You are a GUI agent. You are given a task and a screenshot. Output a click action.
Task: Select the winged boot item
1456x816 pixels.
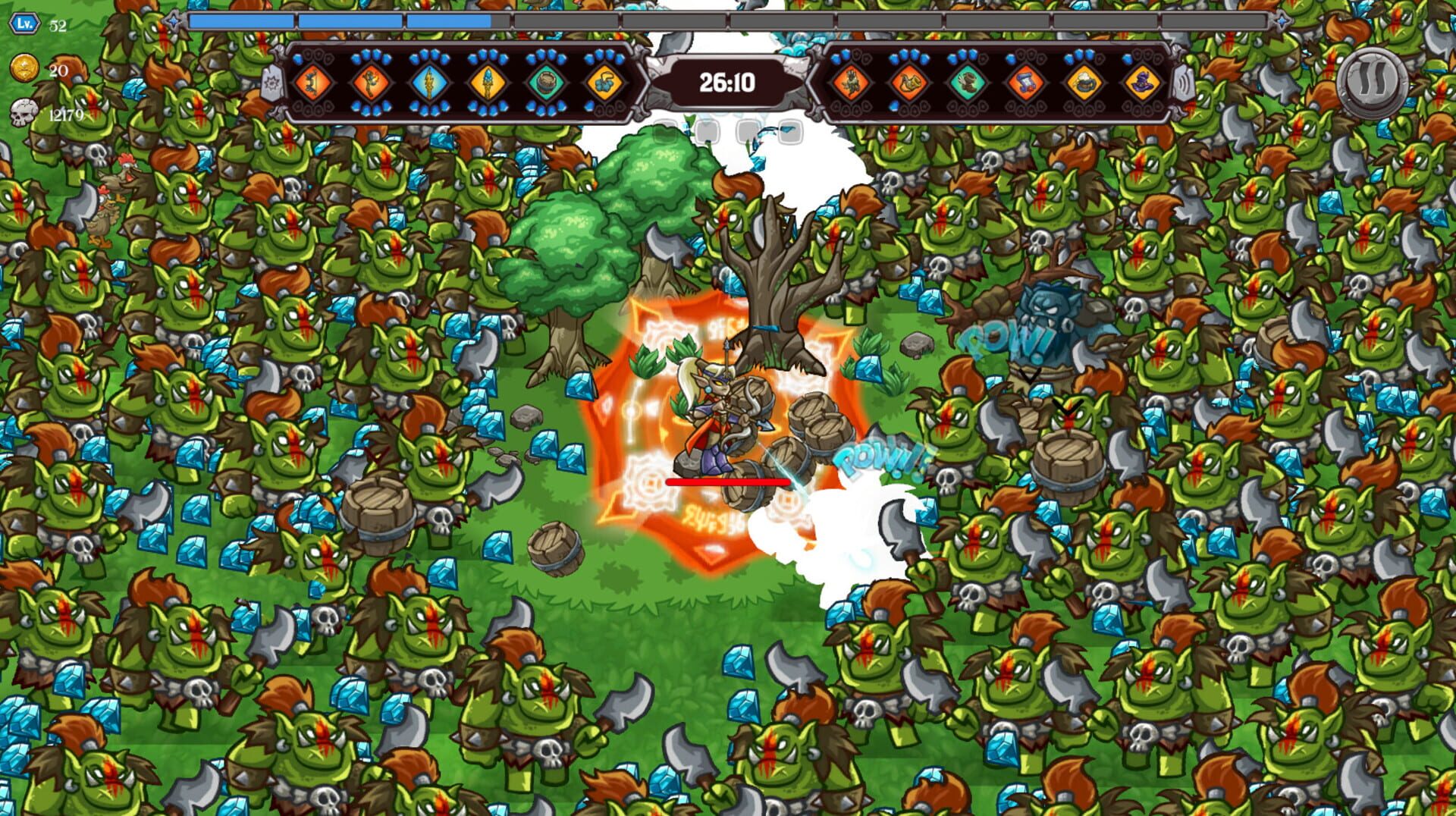969,83
